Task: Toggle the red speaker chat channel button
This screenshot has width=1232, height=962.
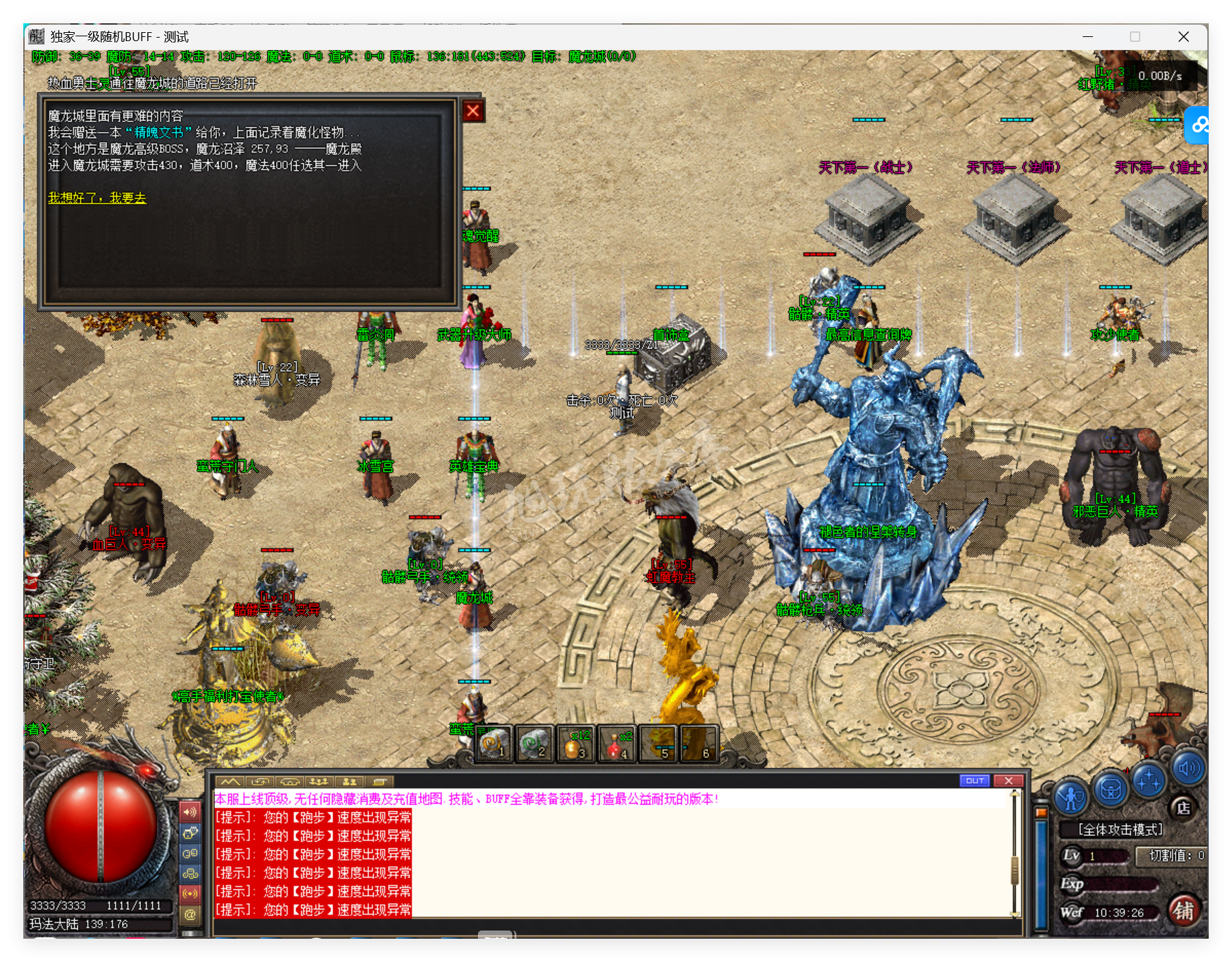Action: tap(190, 812)
